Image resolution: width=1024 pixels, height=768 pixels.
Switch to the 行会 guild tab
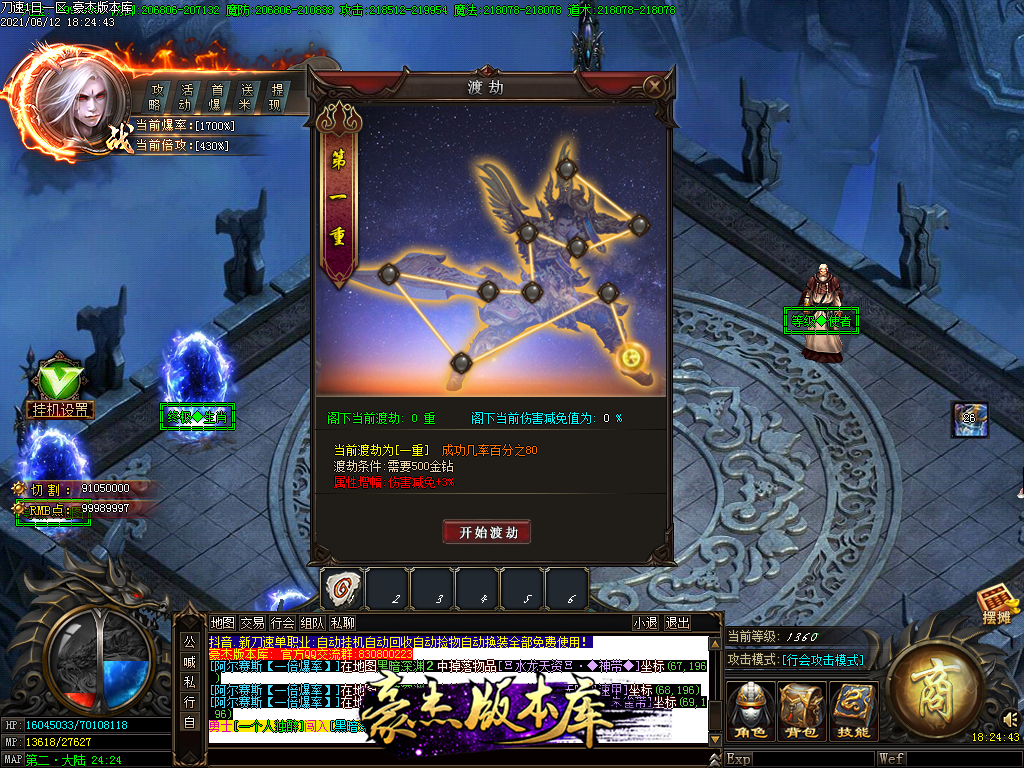pos(283,622)
